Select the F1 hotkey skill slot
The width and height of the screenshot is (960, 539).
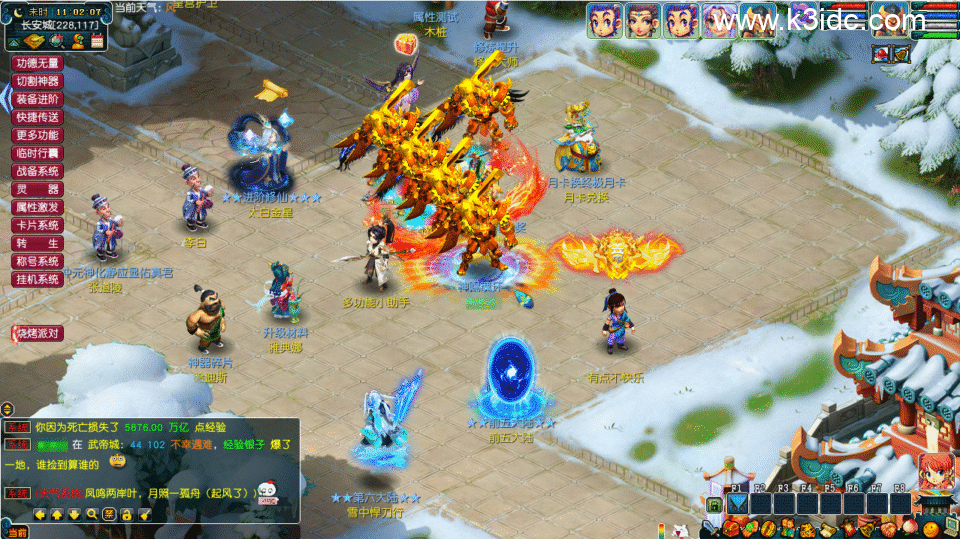[x=737, y=503]
